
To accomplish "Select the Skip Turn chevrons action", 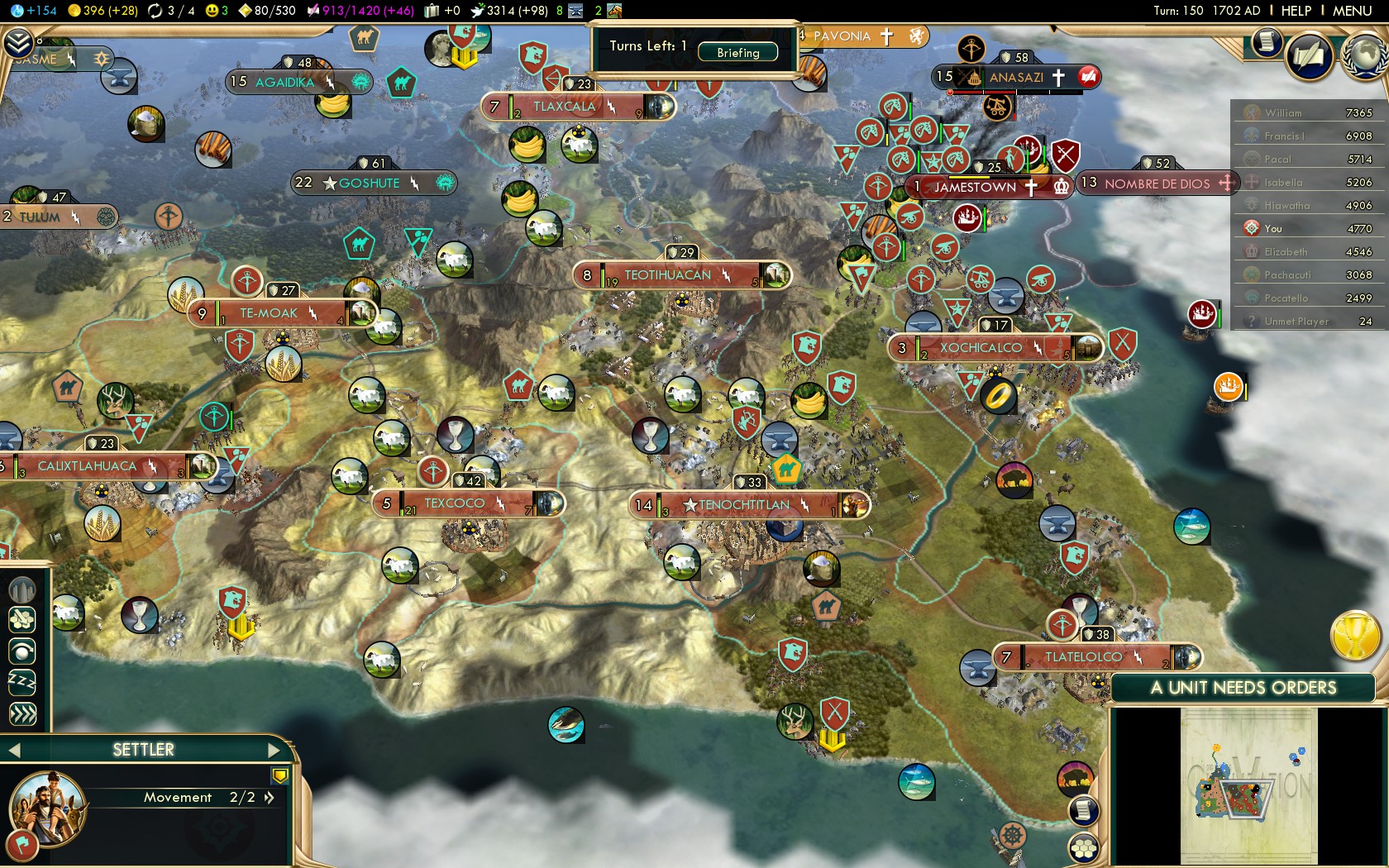I will pos(22,713).
